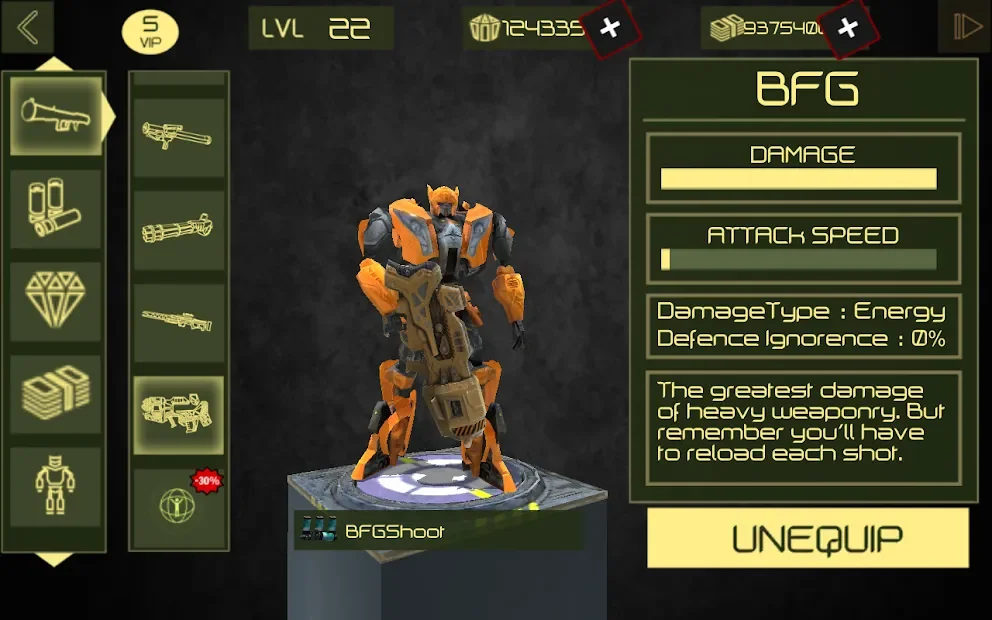Choose the long sniper rifle slot

coord(178,322)
